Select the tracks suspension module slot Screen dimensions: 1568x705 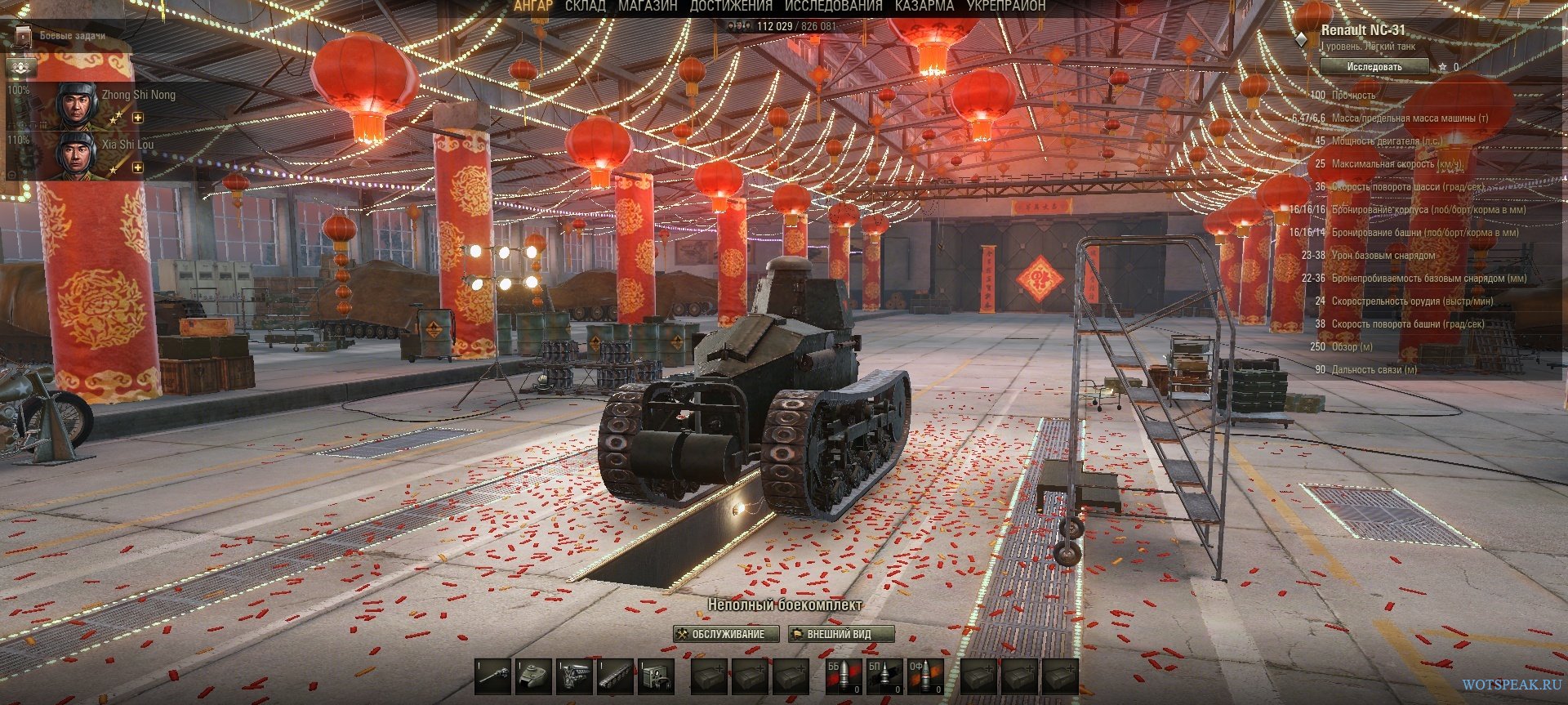click(616, 676)
